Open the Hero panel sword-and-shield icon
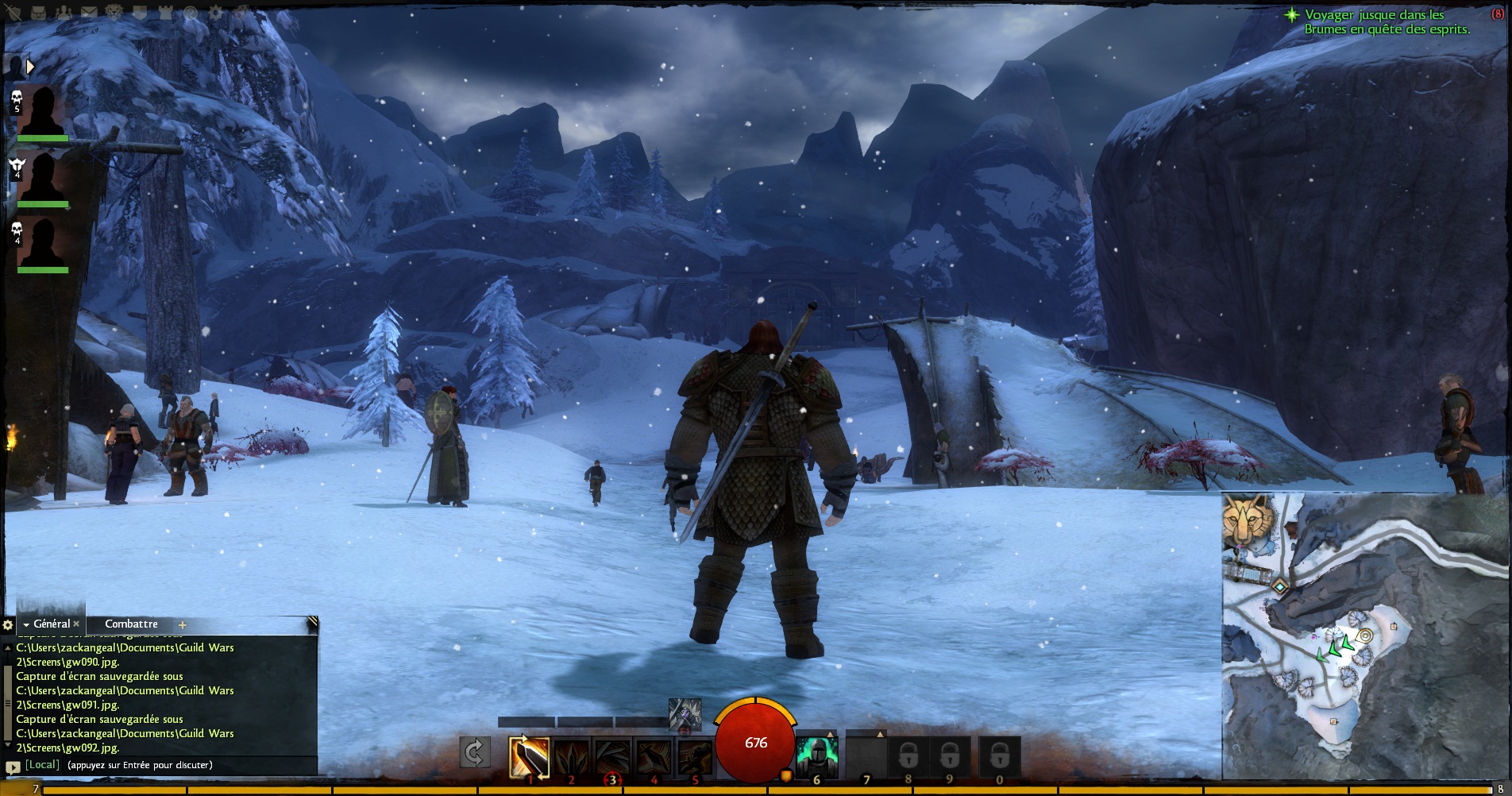Screen dimensions: 1512x796 13,13
